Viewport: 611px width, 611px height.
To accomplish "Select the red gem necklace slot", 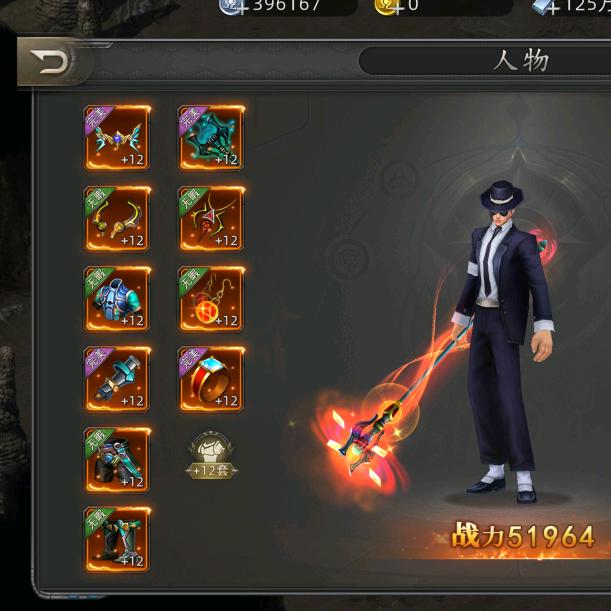I will (211, 219).
